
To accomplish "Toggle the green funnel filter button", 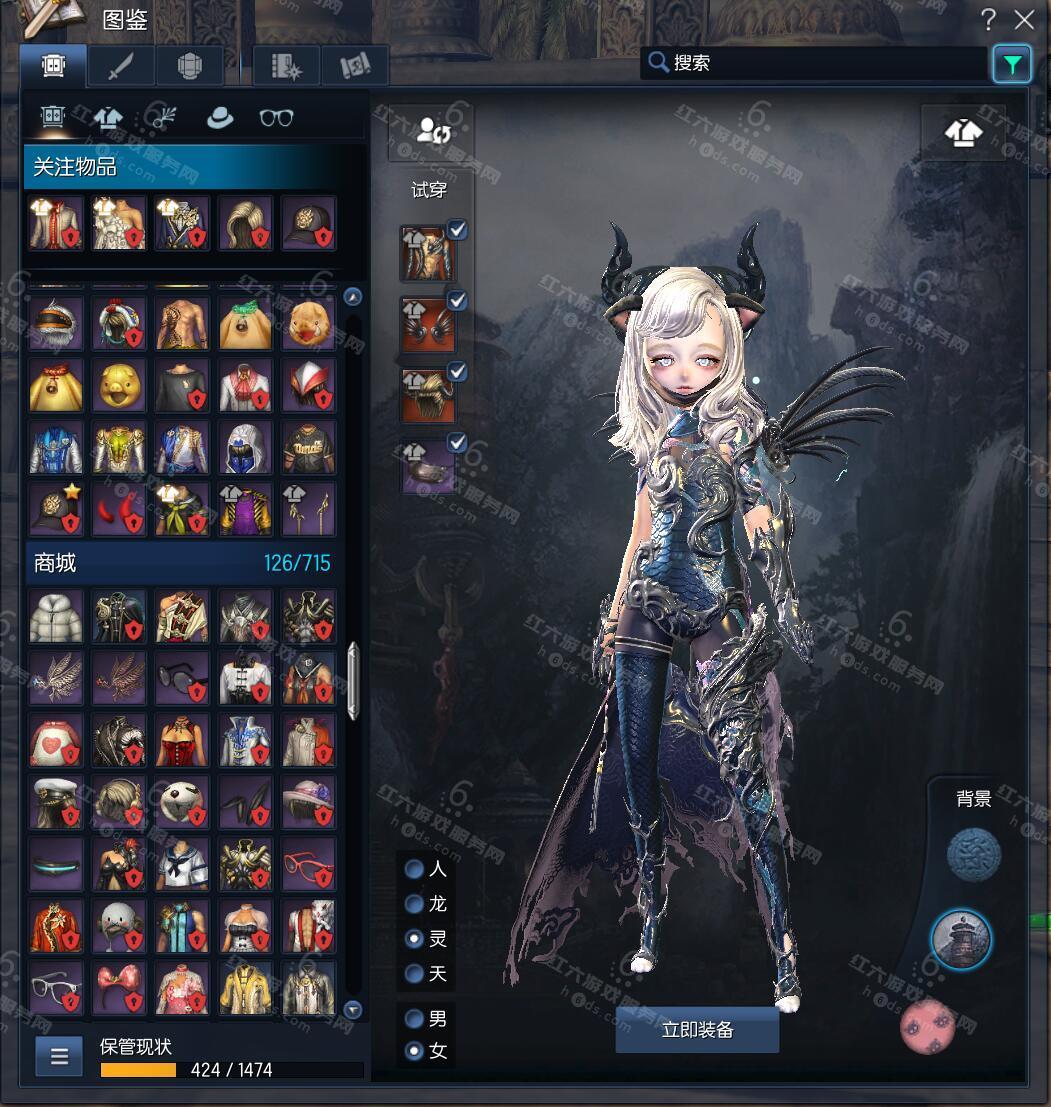I will coord(1012,65).
